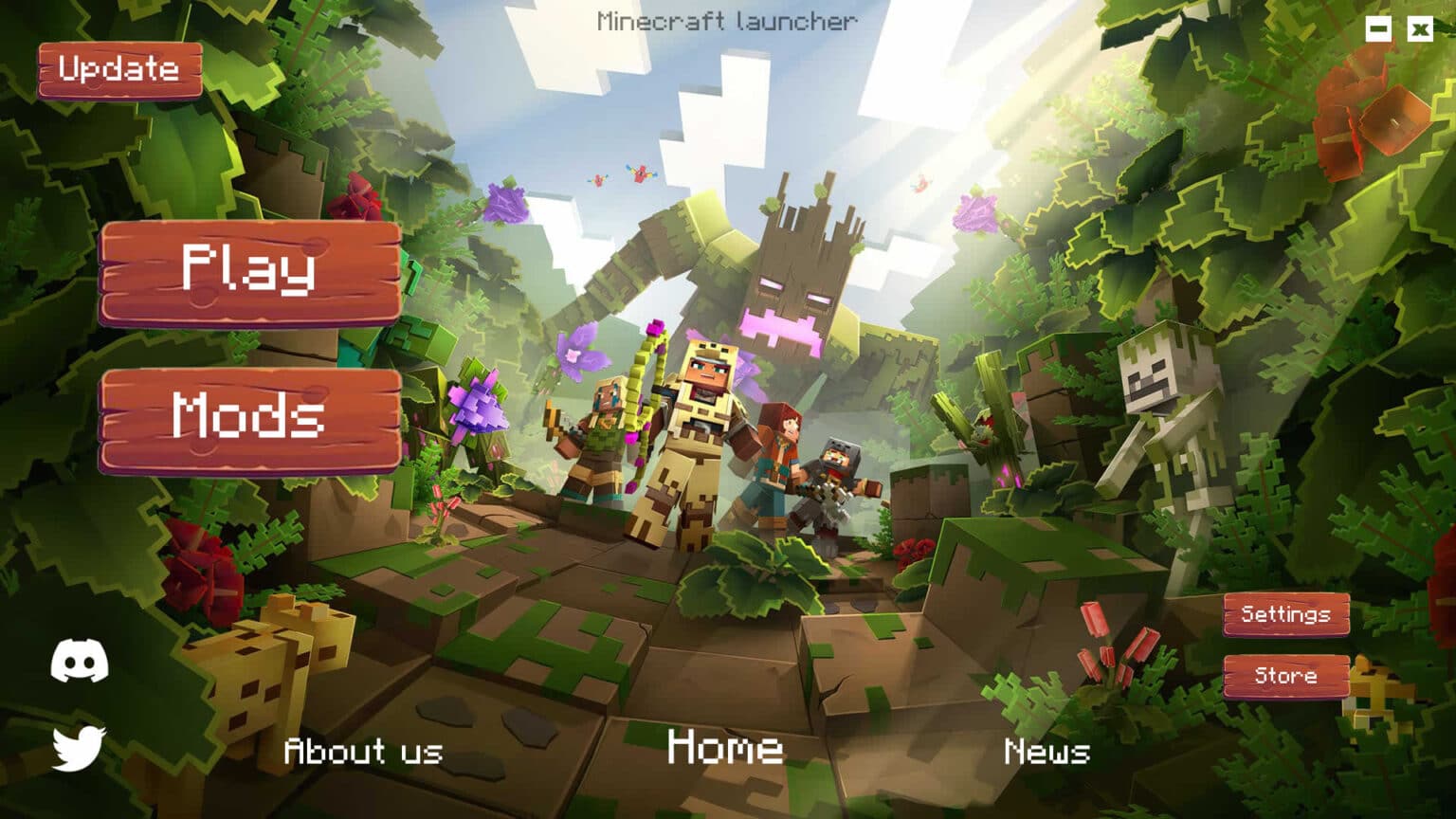Visit the Store
This screenshot has height=819, width=1456.
pyautogui.click(x=1285, y=676)
